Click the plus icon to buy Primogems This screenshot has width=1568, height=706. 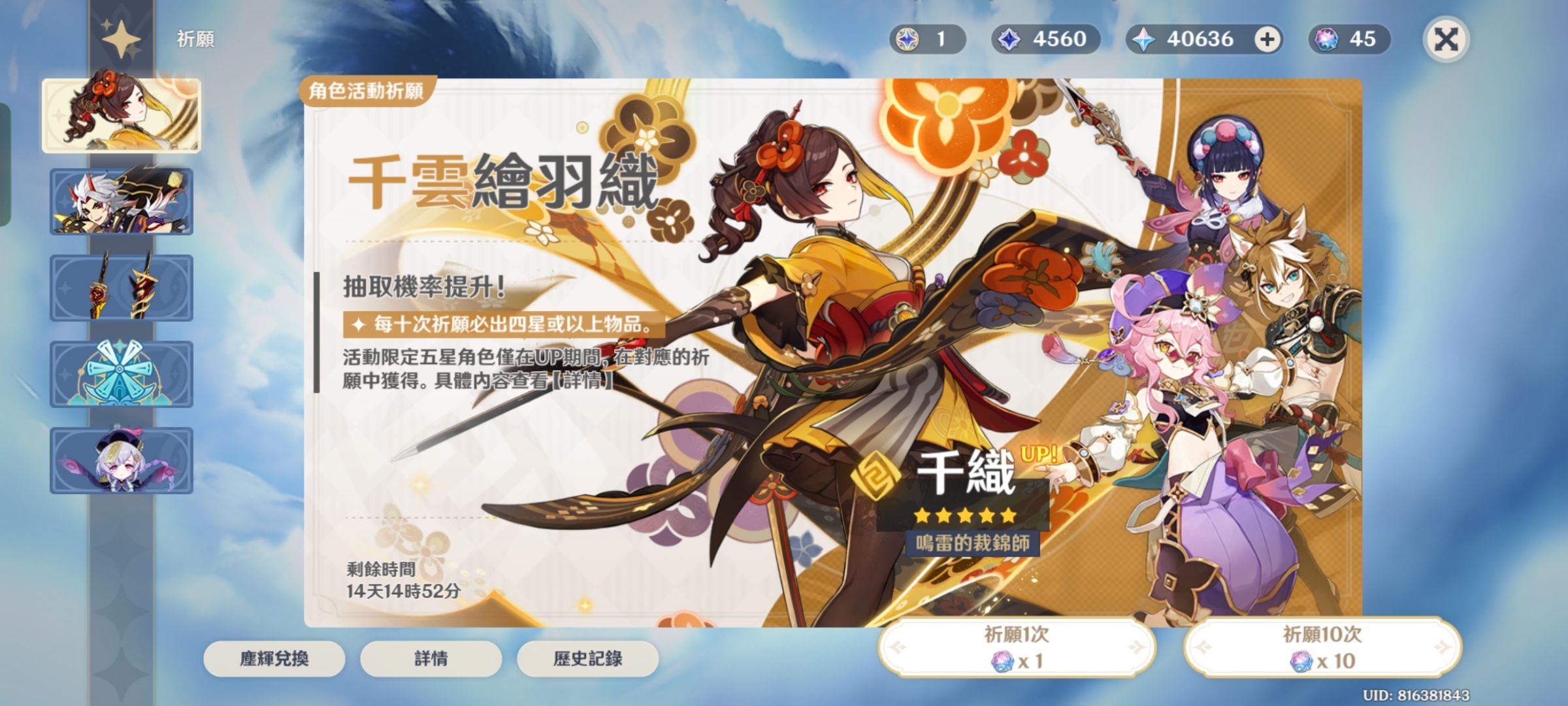coord(1267,41)
